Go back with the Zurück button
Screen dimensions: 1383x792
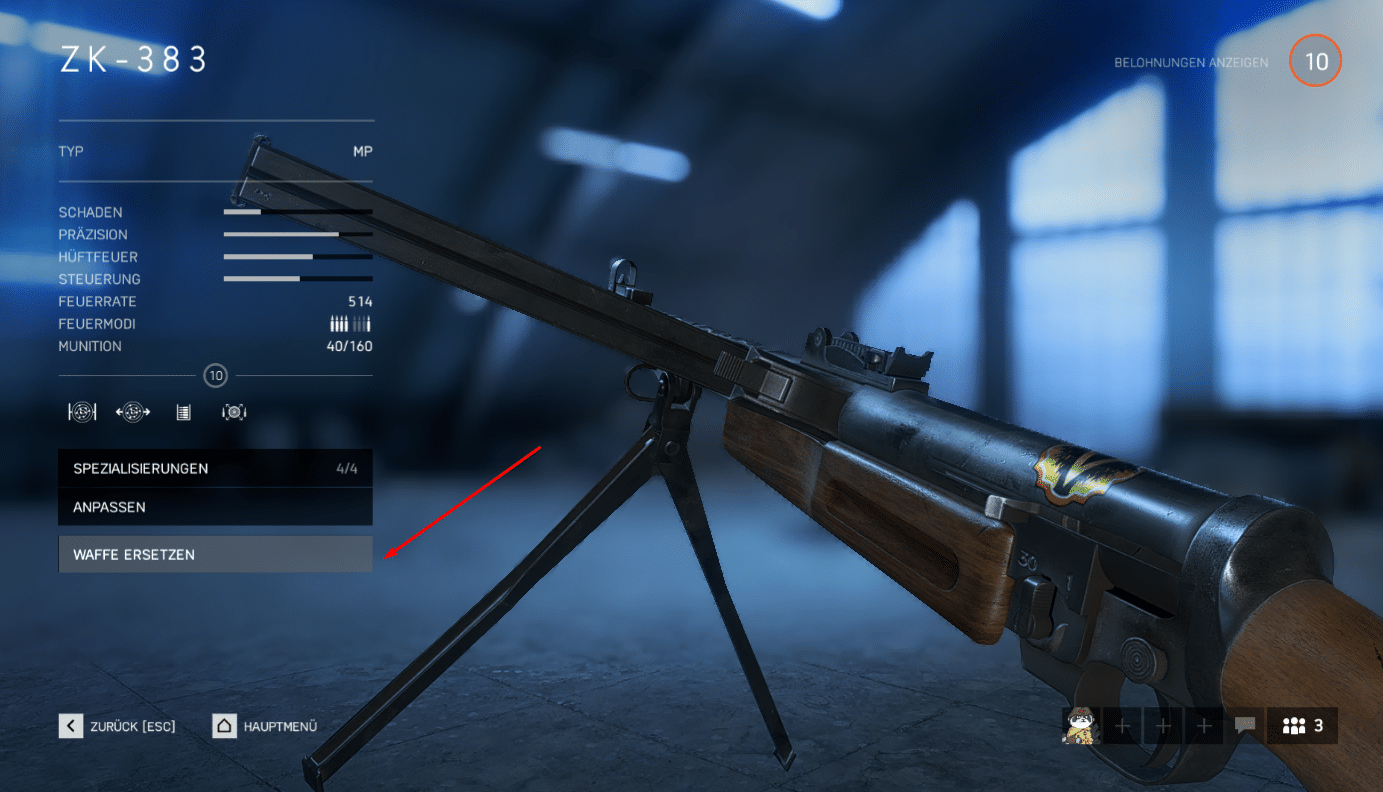(117, 726)
